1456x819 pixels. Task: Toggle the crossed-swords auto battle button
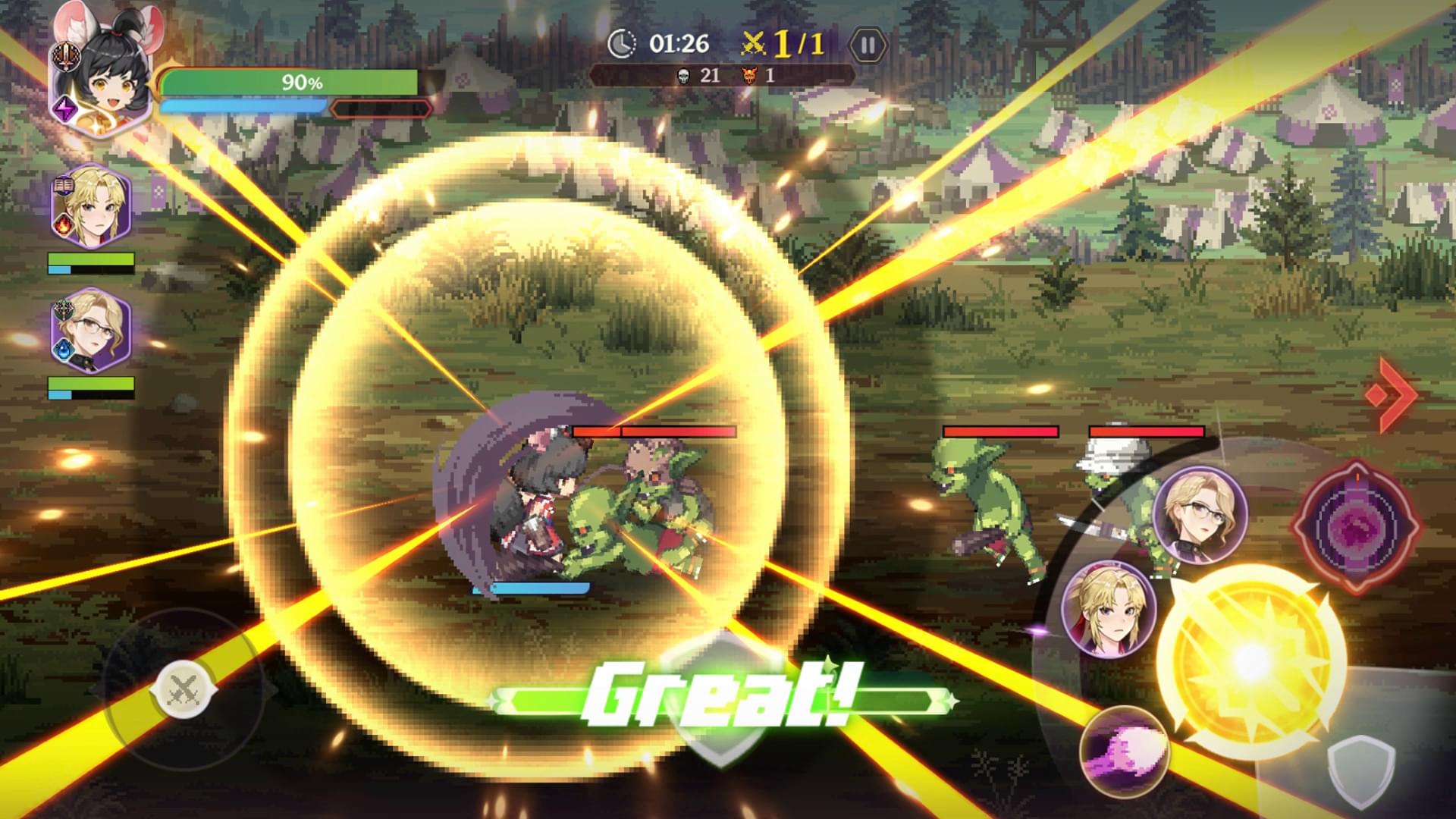point(182,689)
